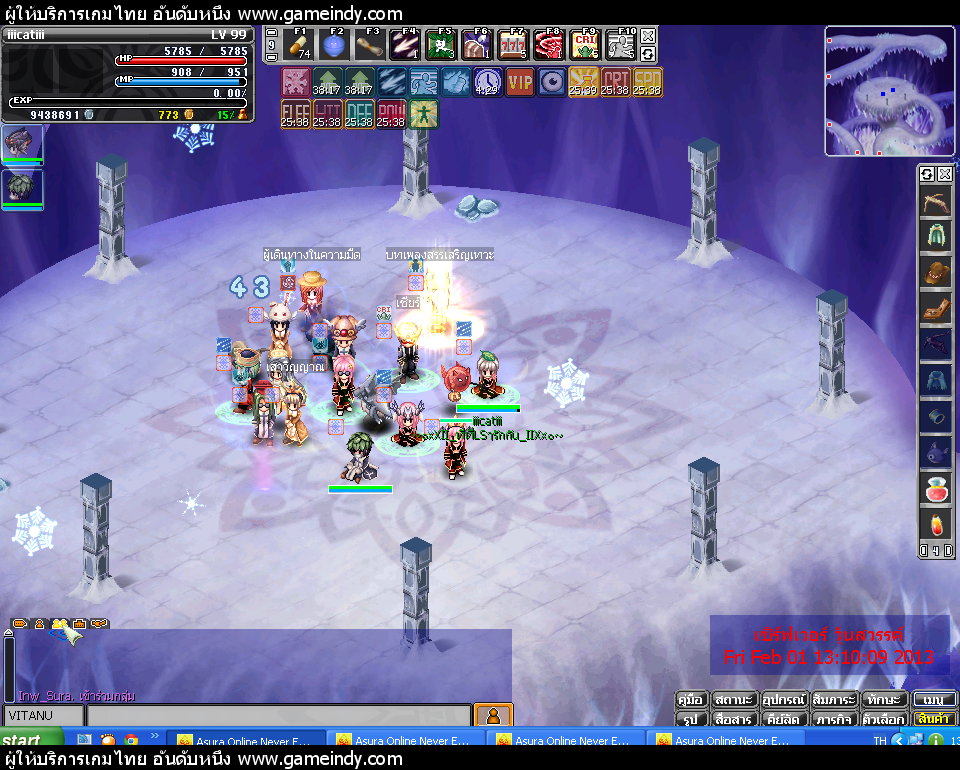
Task: Cast the F8 red swirl skill
Action: [548, 46]
